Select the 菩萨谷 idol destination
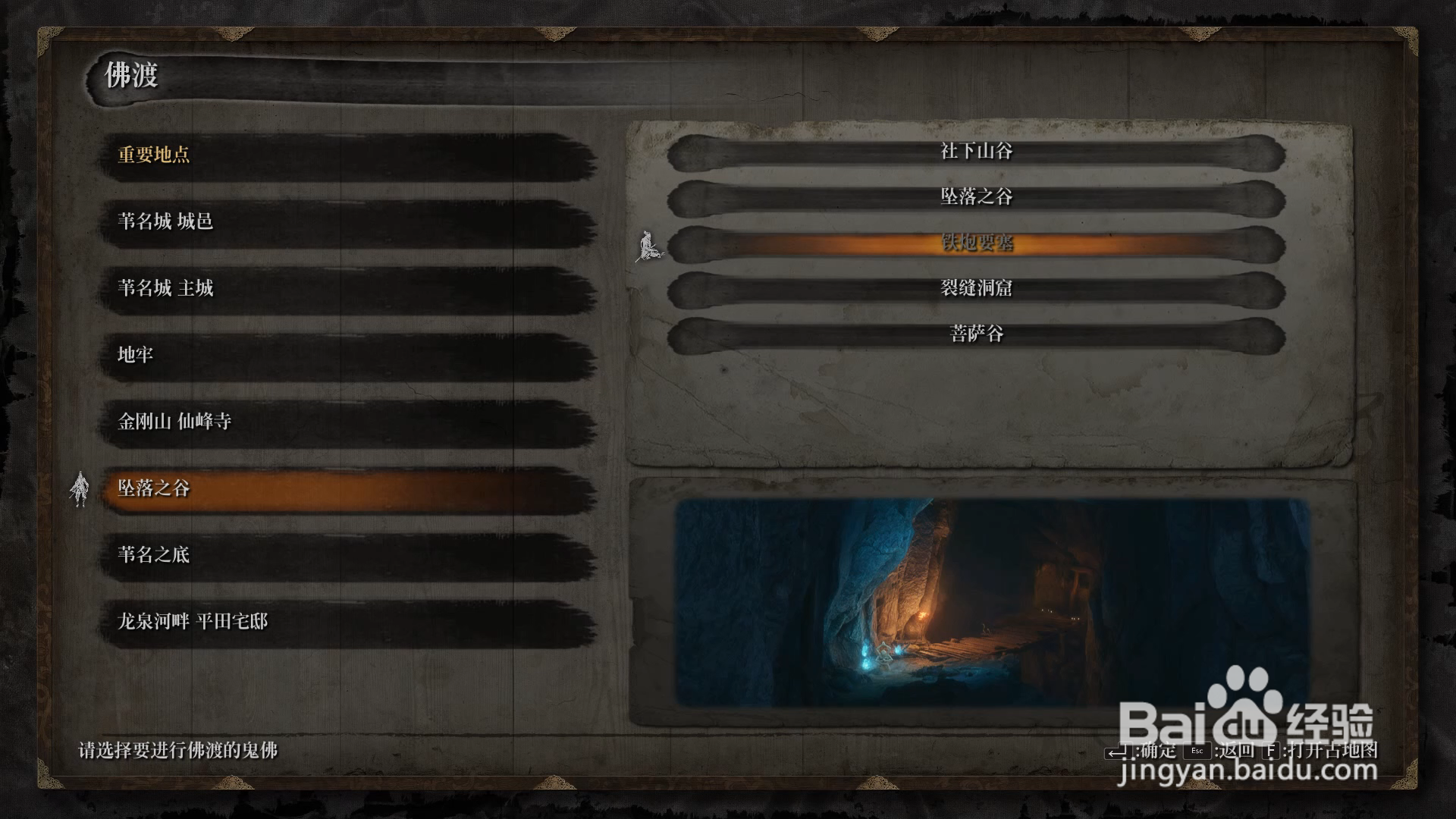 [x=976, y=334]
